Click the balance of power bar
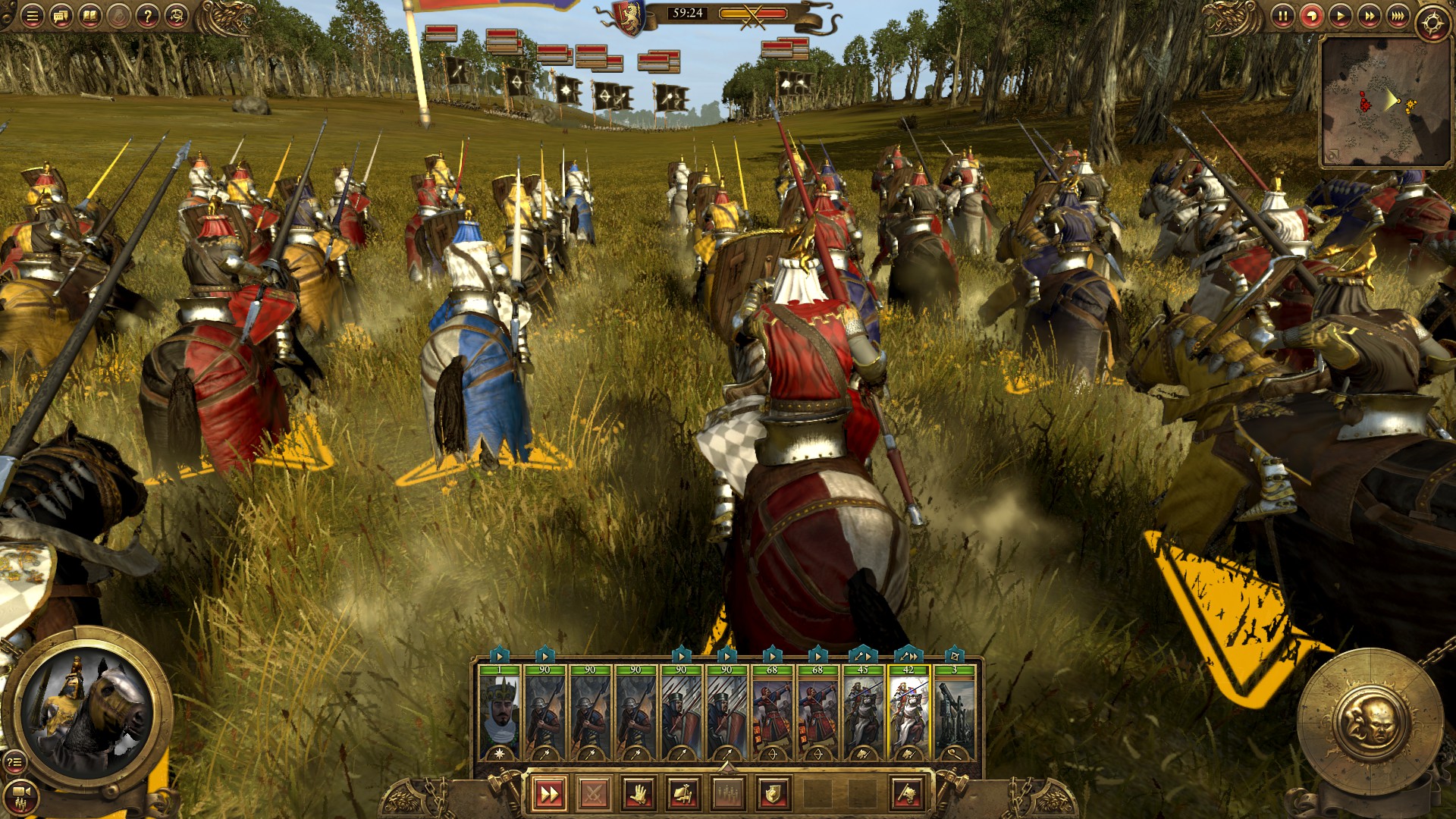This screenshot has width=1456, height=819. (752, 12)
